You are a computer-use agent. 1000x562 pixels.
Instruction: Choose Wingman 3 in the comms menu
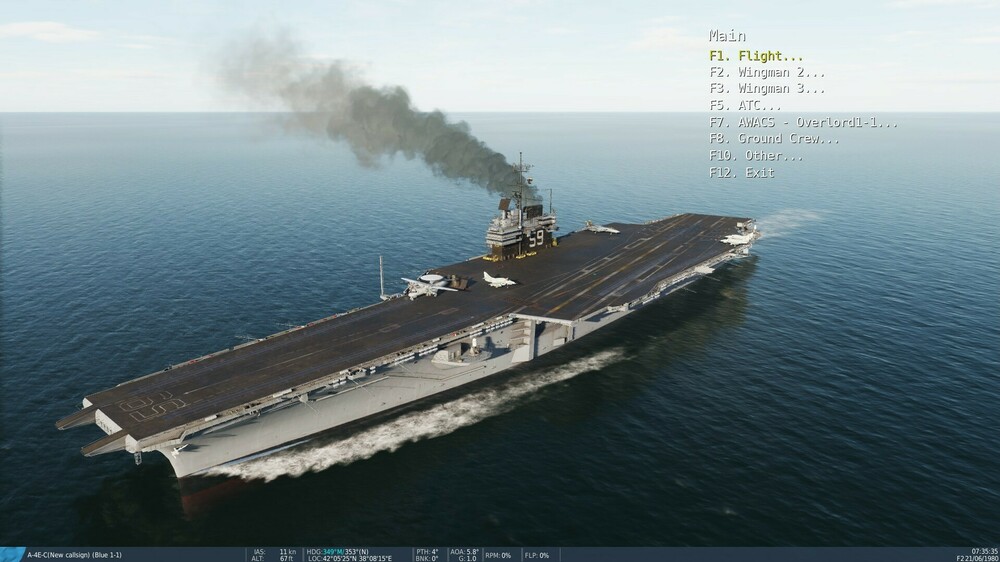point(767,89)
